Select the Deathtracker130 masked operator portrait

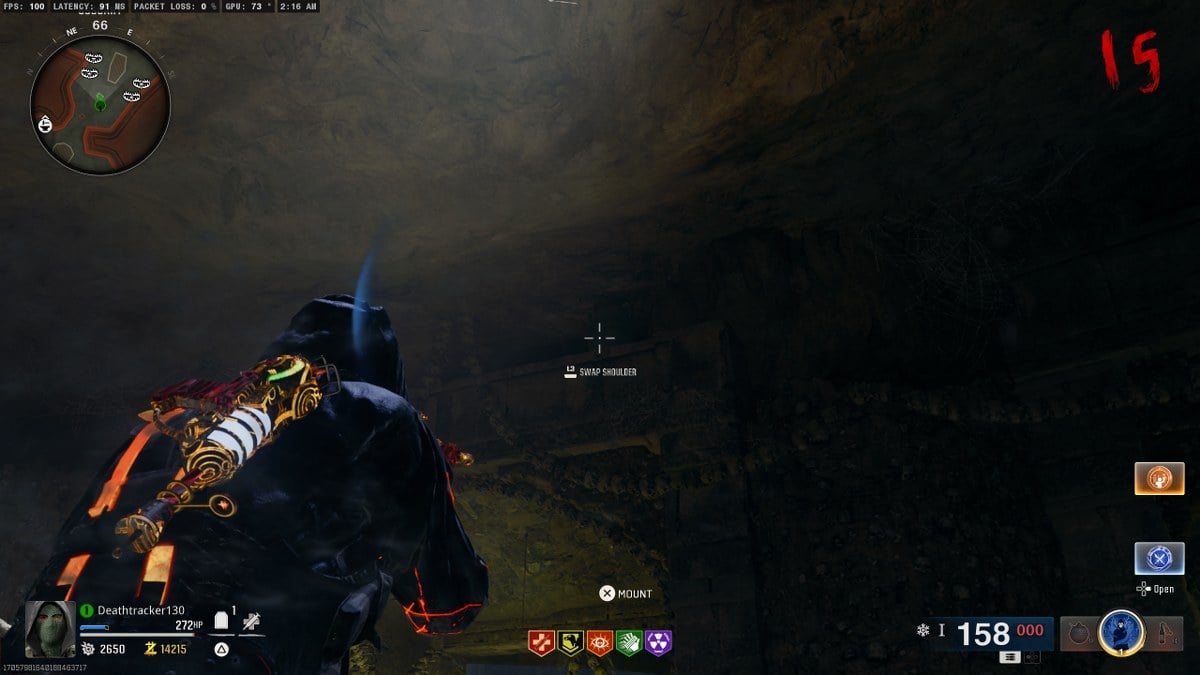click(49, 629)
